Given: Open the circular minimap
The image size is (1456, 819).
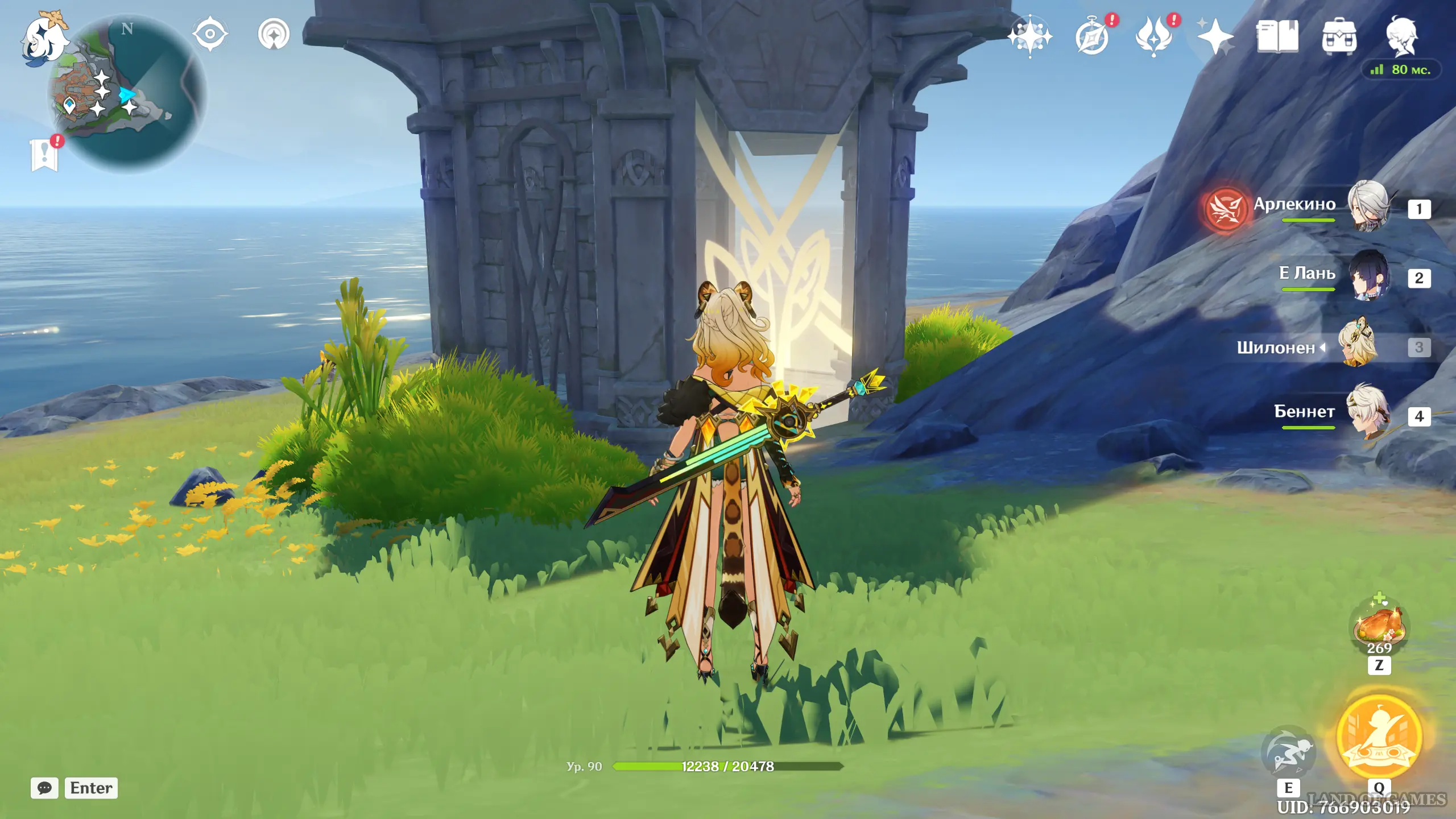Looking at the screenshot, I should 129,94.
